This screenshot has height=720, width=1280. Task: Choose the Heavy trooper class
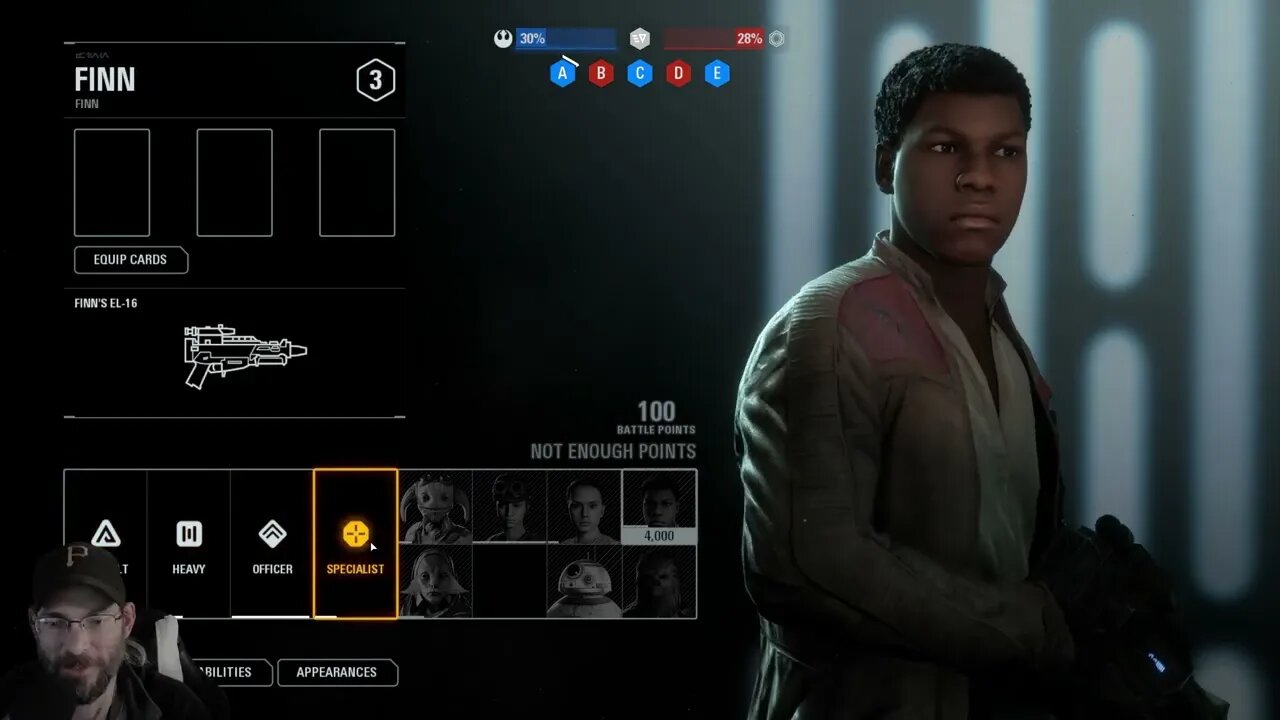pyautogui.click(x=189, y=544)
